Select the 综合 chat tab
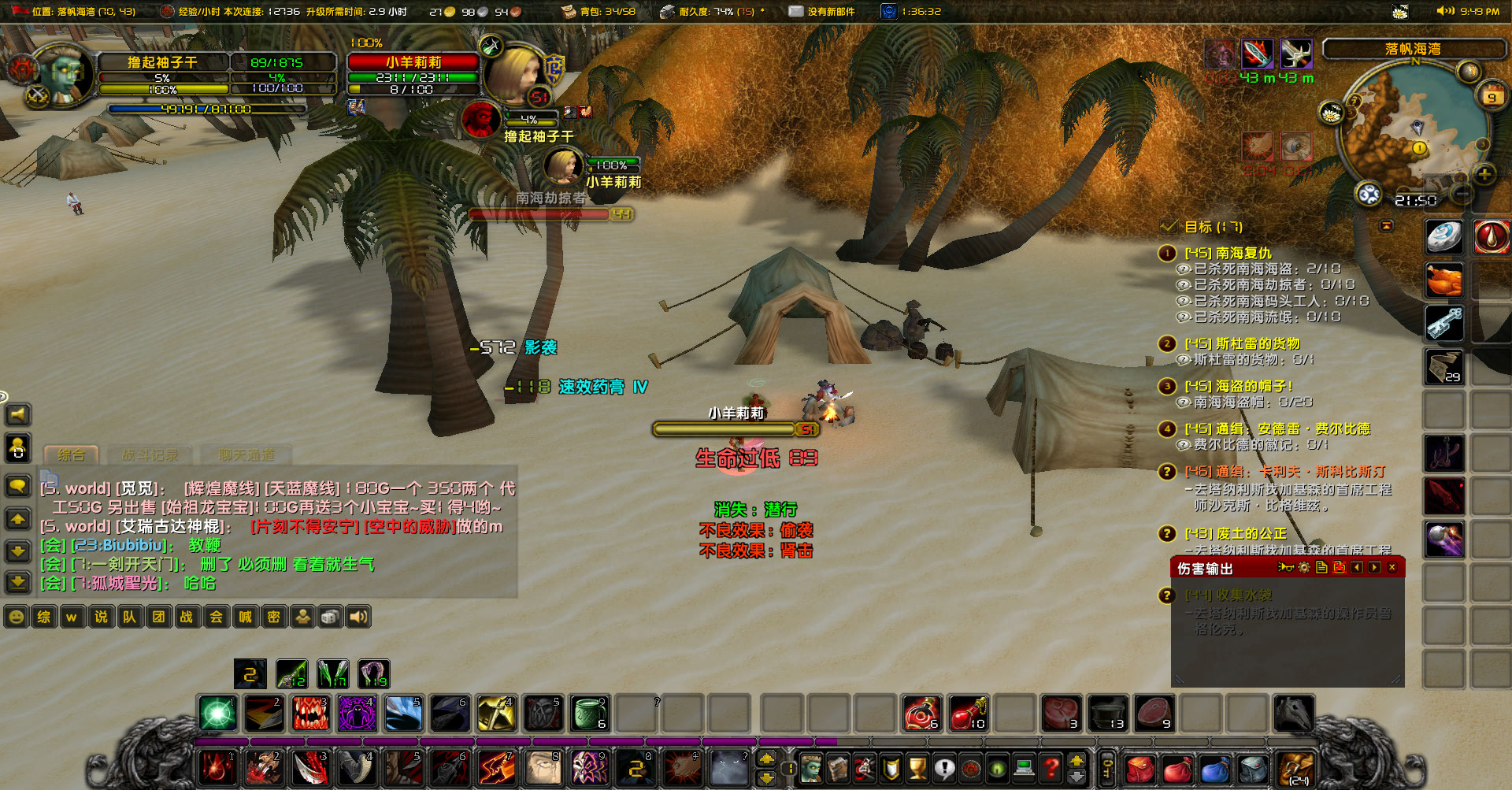 point(71,455)
